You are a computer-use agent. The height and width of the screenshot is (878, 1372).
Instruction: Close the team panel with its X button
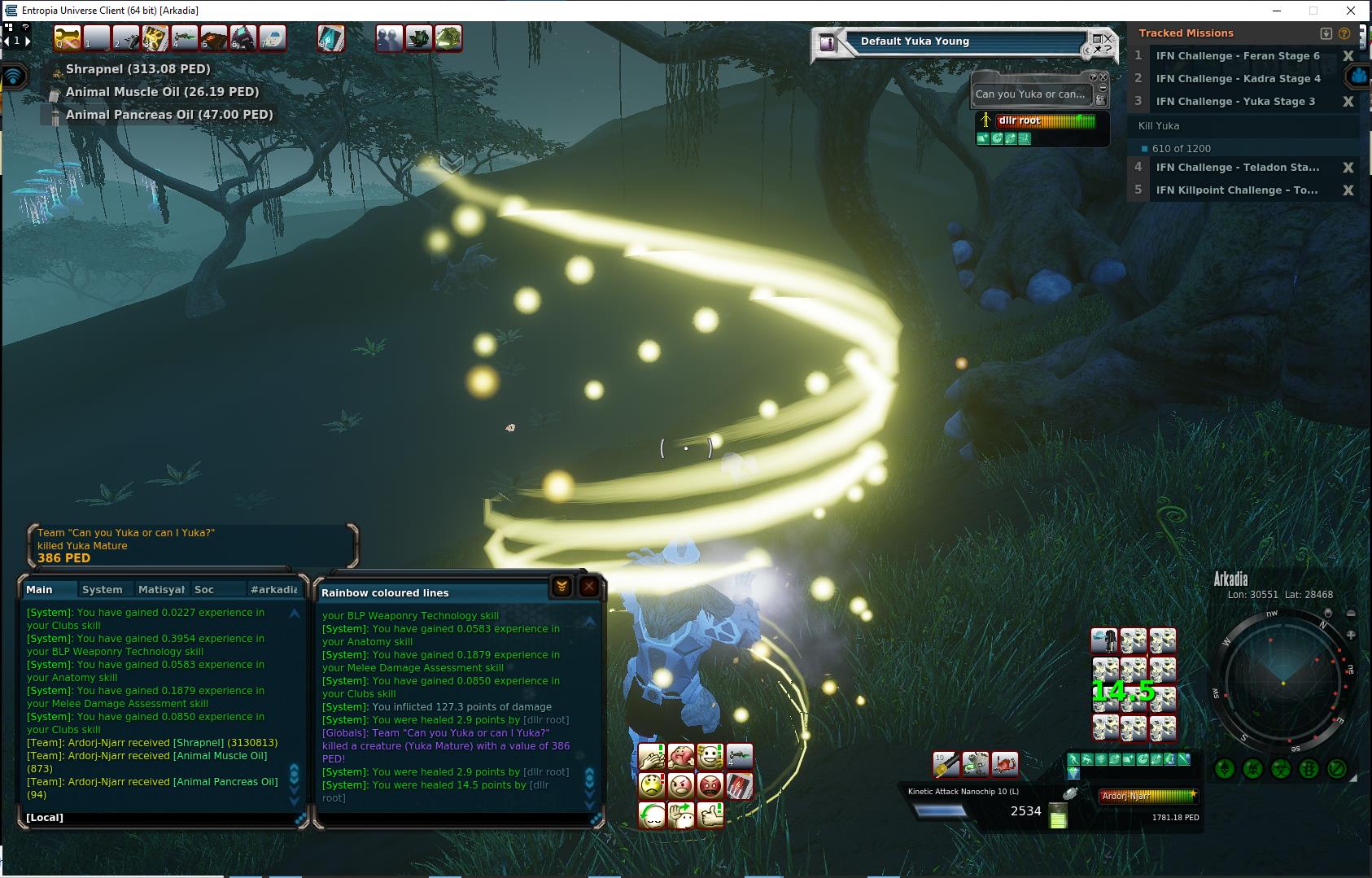(1103, 77)
